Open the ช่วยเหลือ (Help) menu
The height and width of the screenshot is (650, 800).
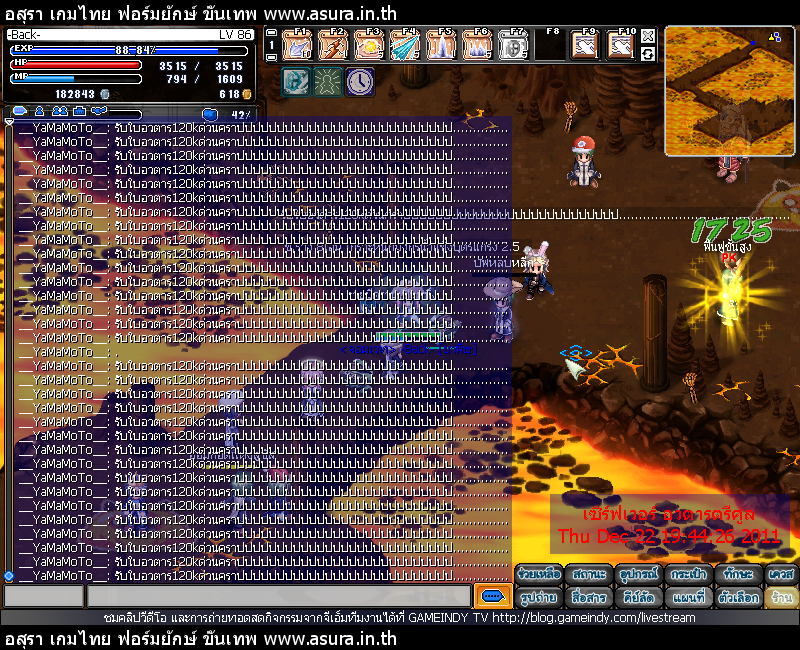538,575
